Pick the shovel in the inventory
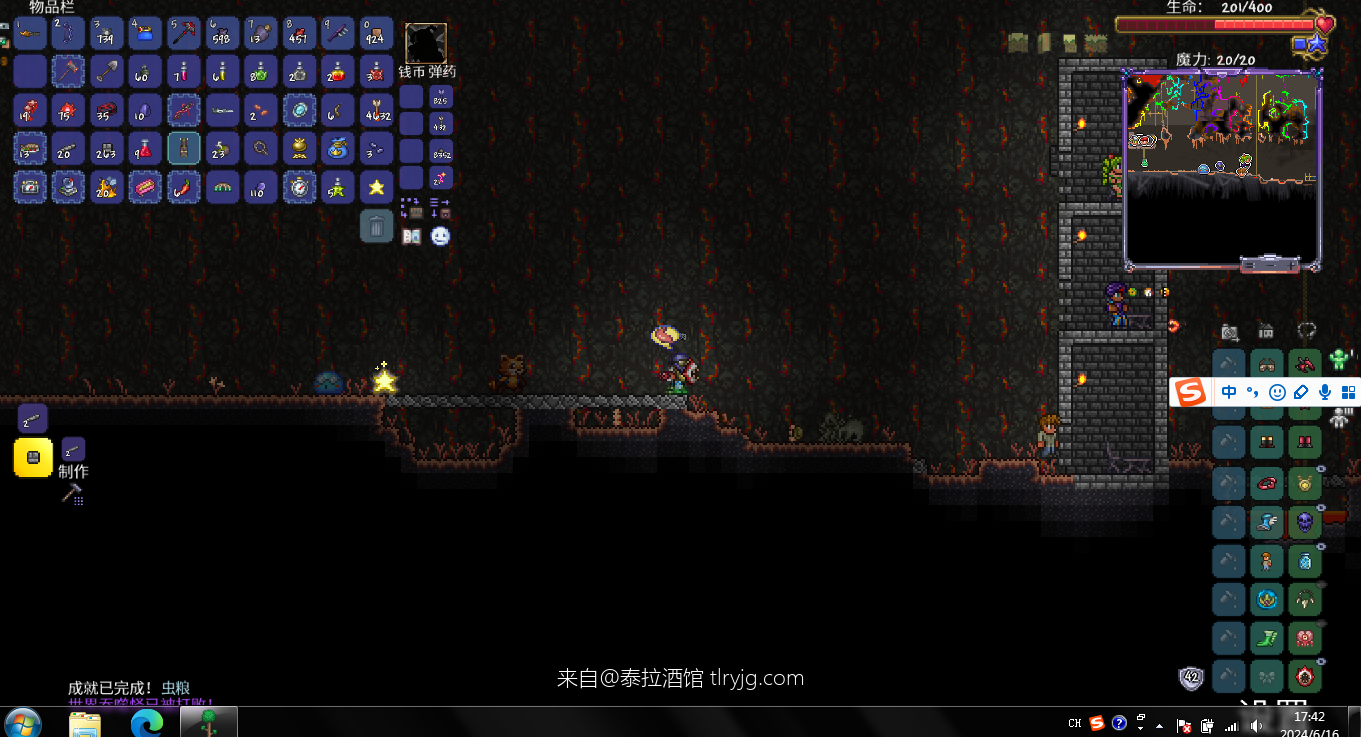Image resolution: width=1361 pixels, height=737 pixels. pos(107,71)
